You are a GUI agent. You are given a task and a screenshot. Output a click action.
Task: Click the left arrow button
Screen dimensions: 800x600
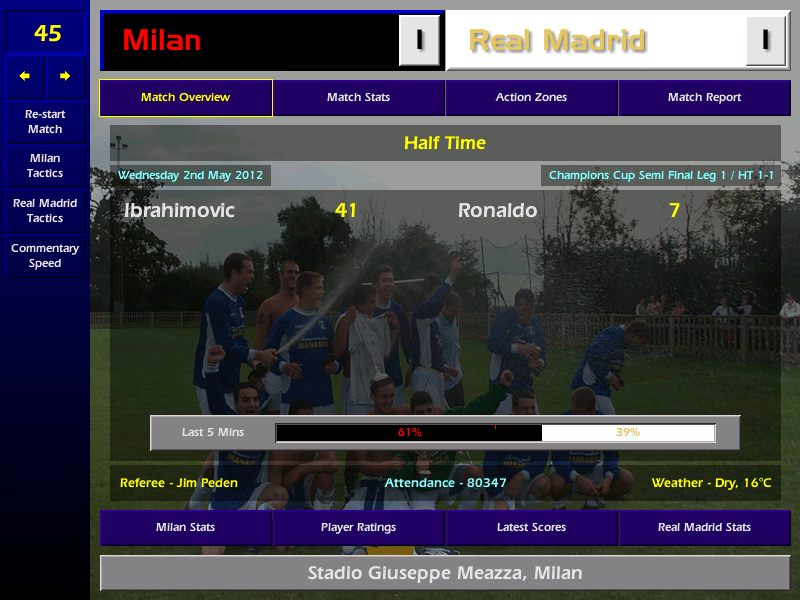[25, 76]
